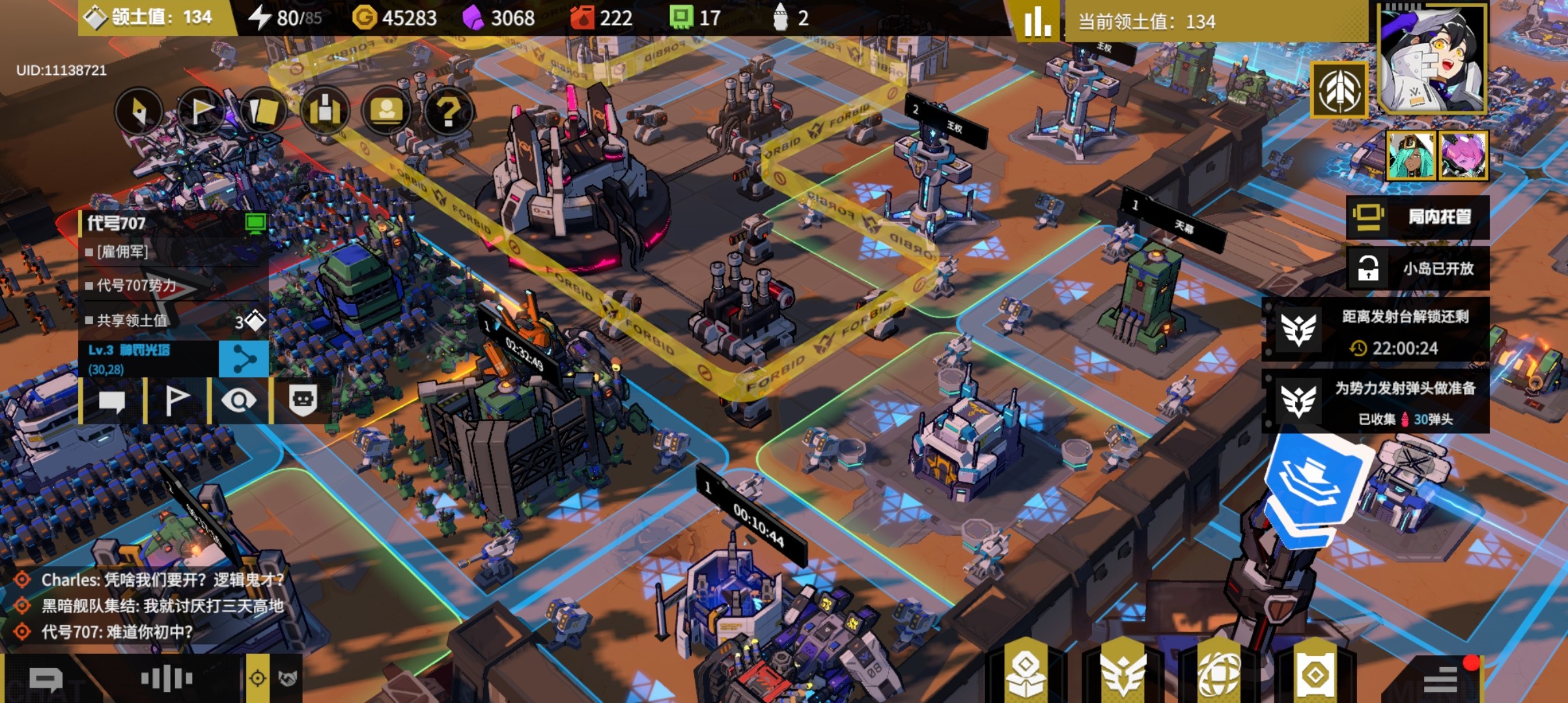
Task: Switch to the handshake alliance chat tab
Action: 287,678
